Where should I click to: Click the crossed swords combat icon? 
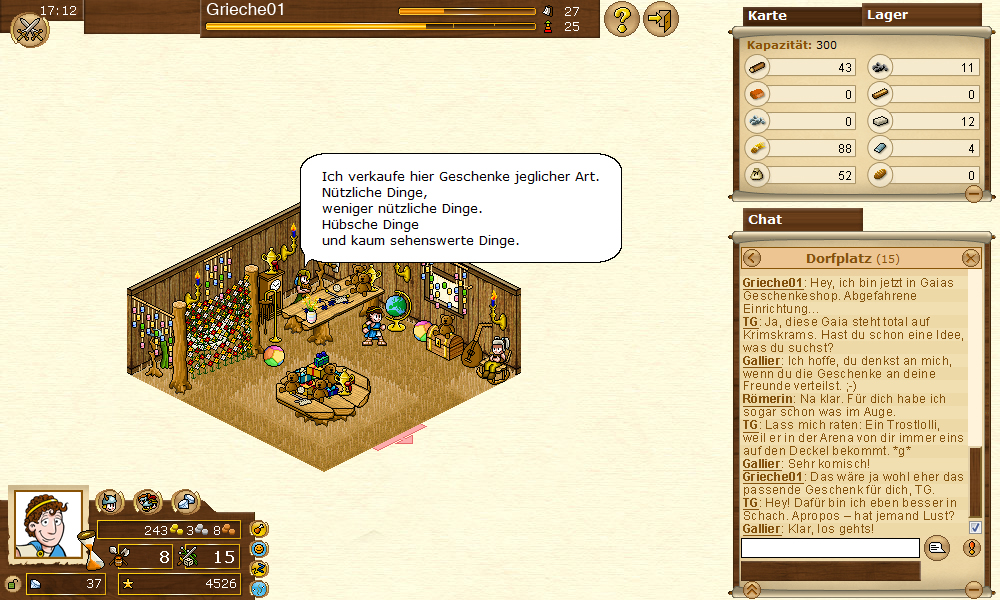(29, 28)
